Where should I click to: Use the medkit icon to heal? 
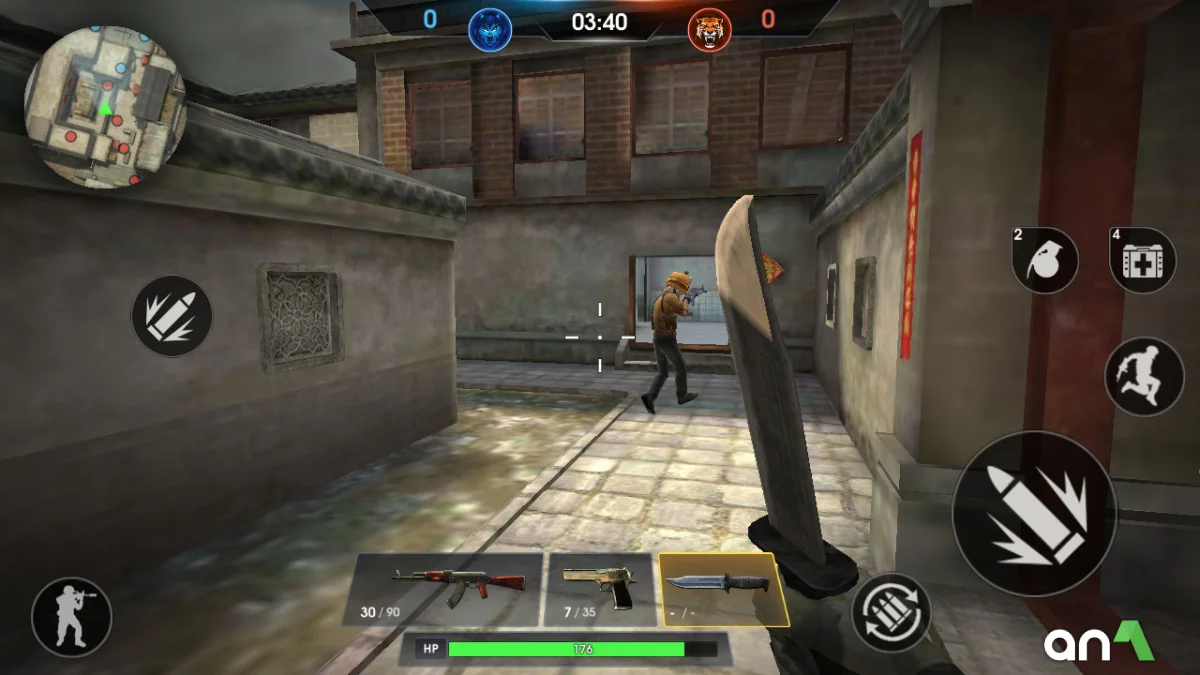1143,260
